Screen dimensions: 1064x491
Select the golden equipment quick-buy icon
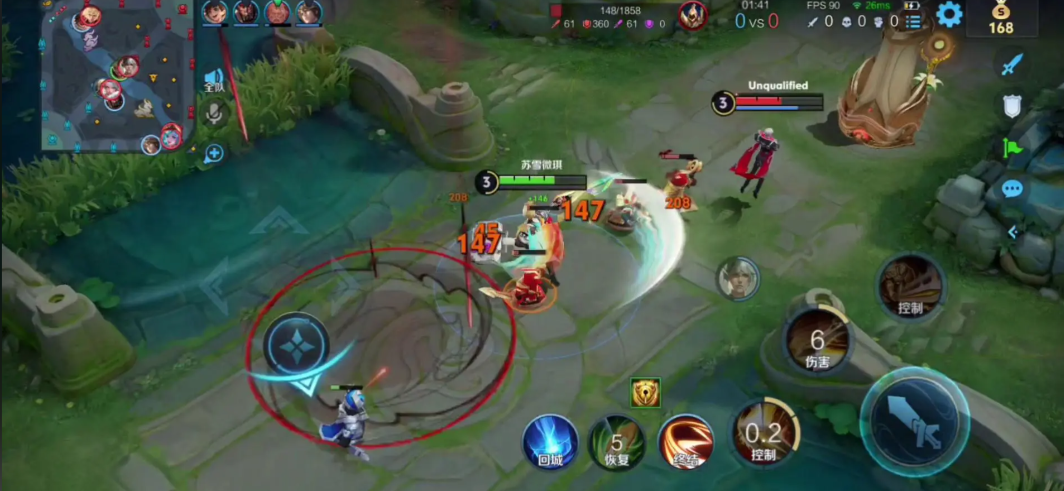pos(645,393)
